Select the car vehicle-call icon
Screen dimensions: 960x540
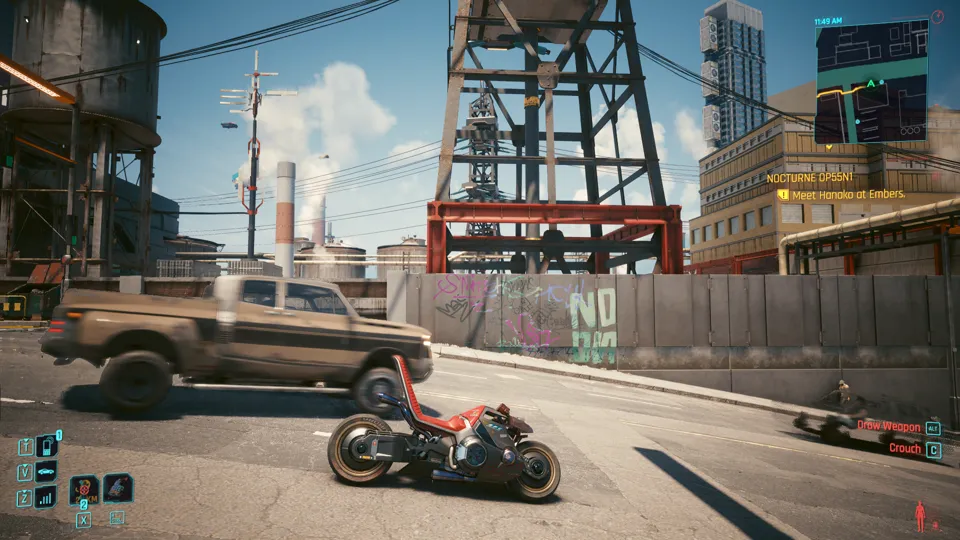[46, 472]
